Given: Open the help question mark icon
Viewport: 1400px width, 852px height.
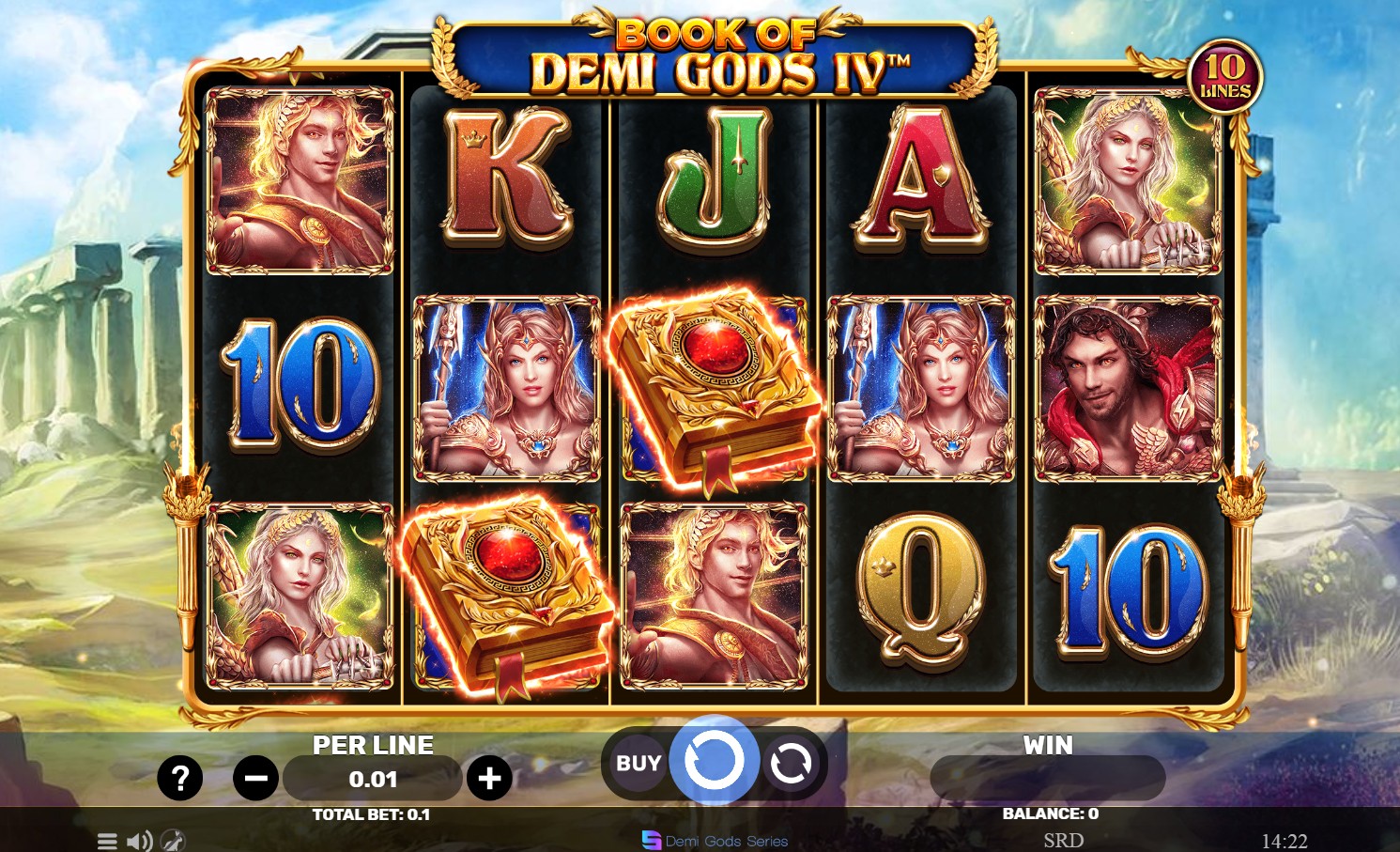Looking at the screenshot, I should [180, 778].
